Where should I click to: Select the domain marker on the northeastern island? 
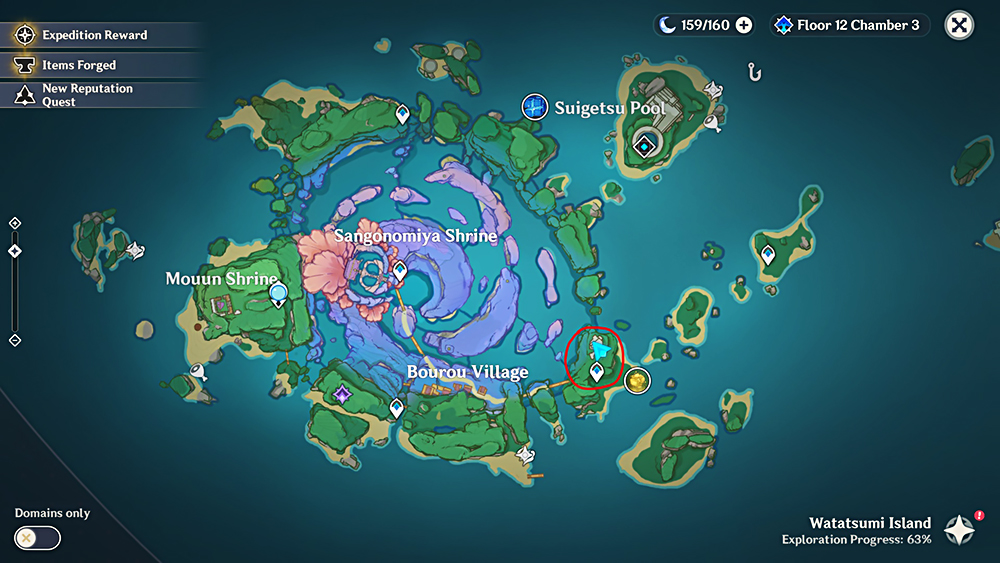pyautogui.click(x=646, y=146)
